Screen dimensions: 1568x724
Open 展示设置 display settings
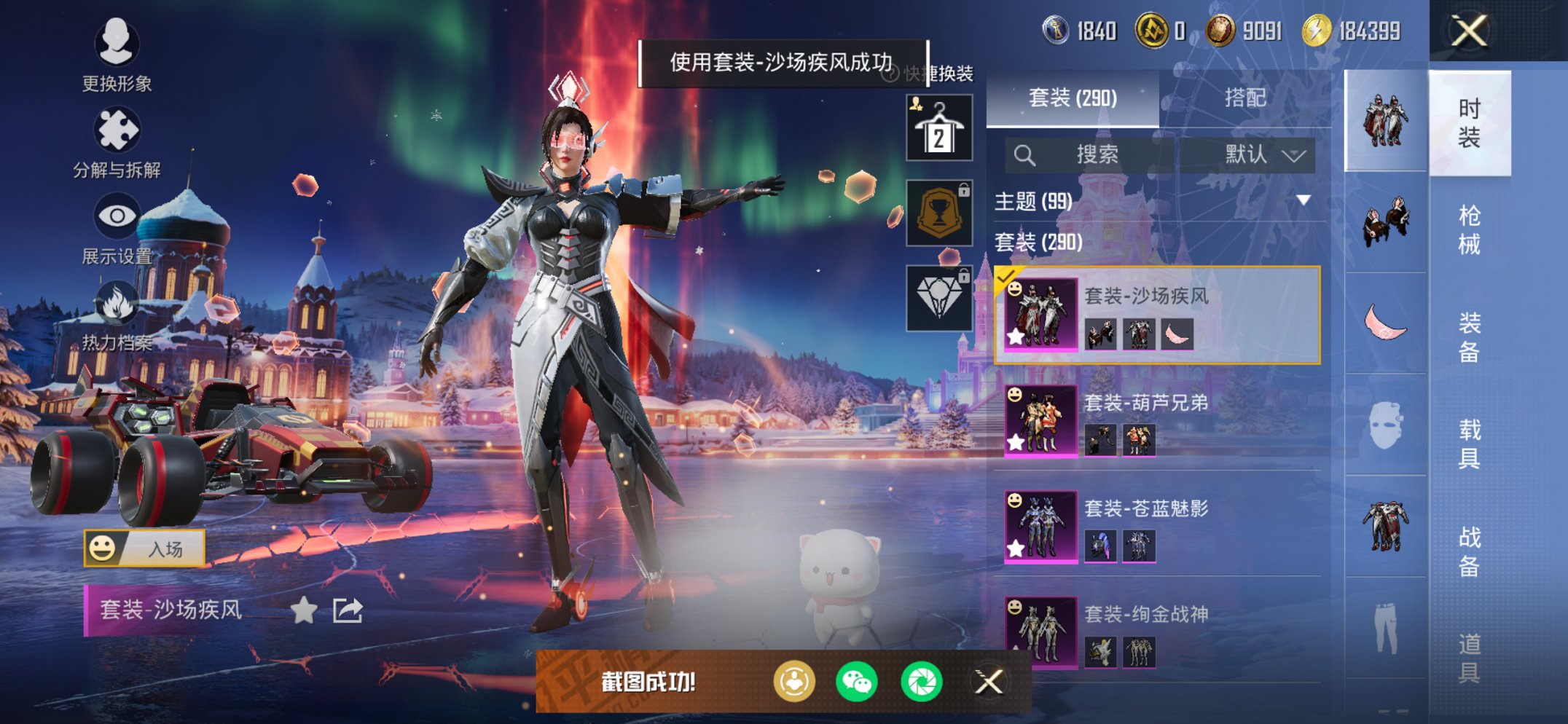pyautogui.click(x=117, y=216)
